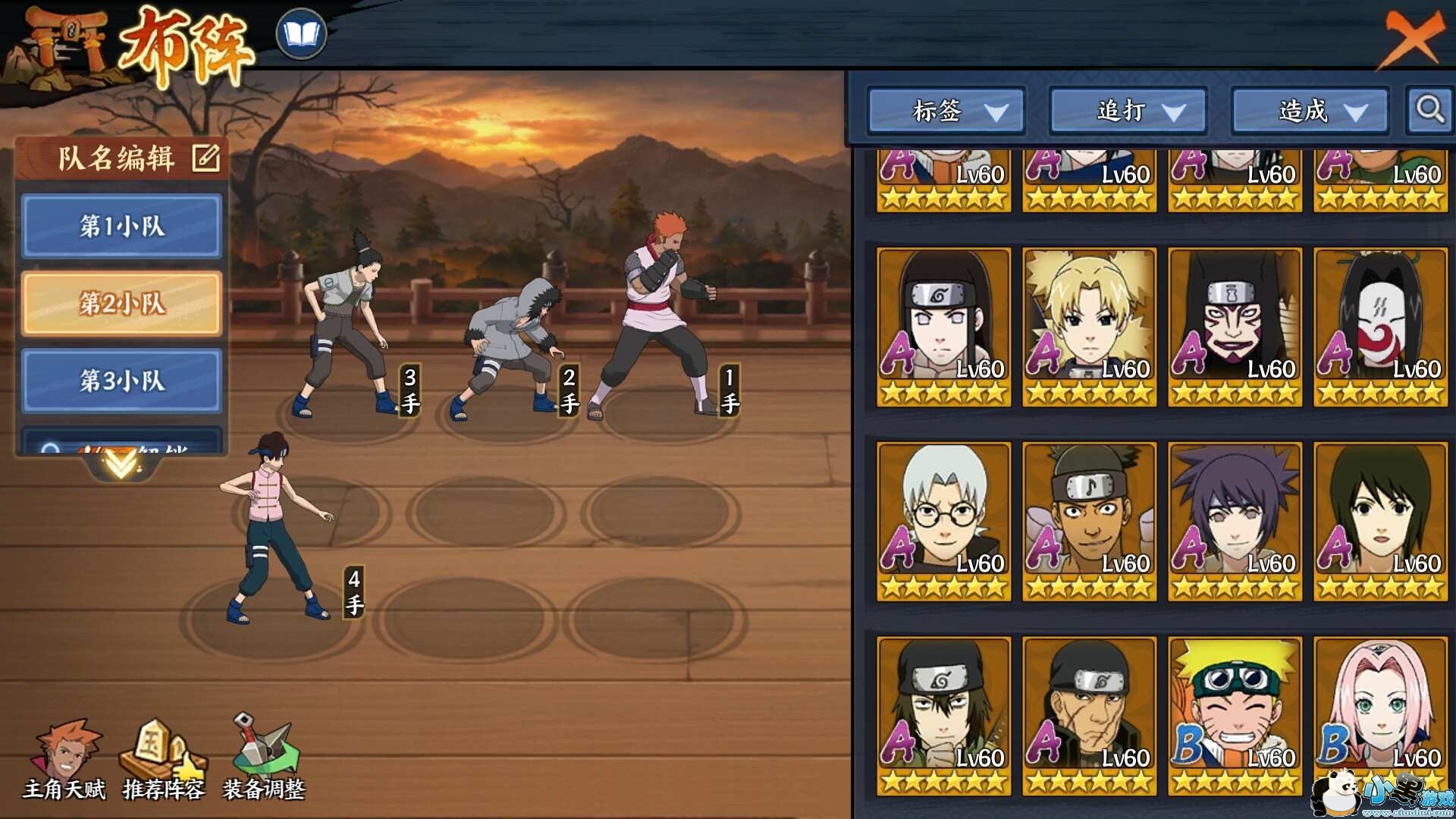Open the 造成 filter dropdown
1456x819 pixels.
point(1310,111)
